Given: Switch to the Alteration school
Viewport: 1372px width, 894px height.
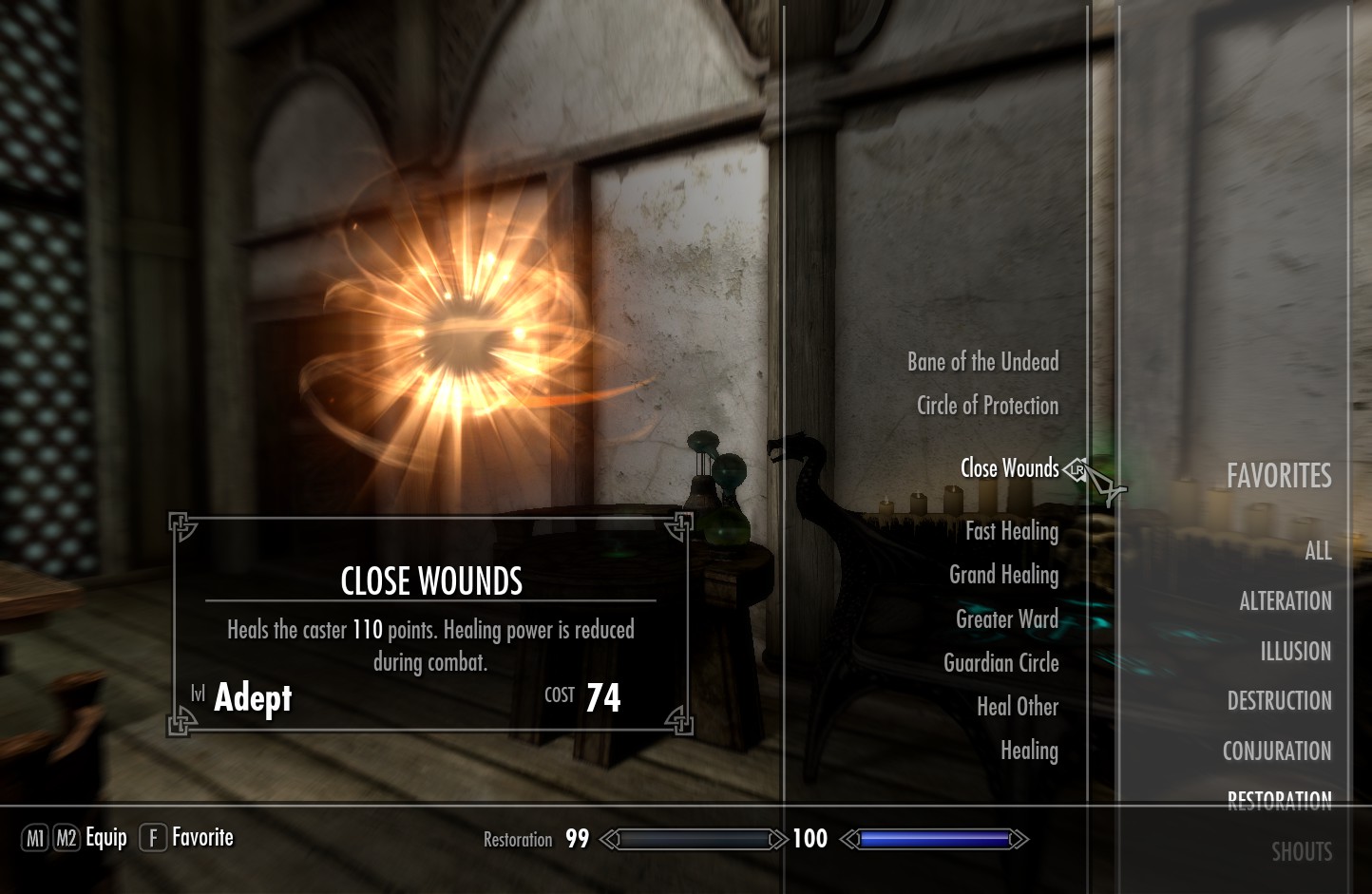Looking at the screenshot, I should pyautogui.click(x=1285, y=601).
